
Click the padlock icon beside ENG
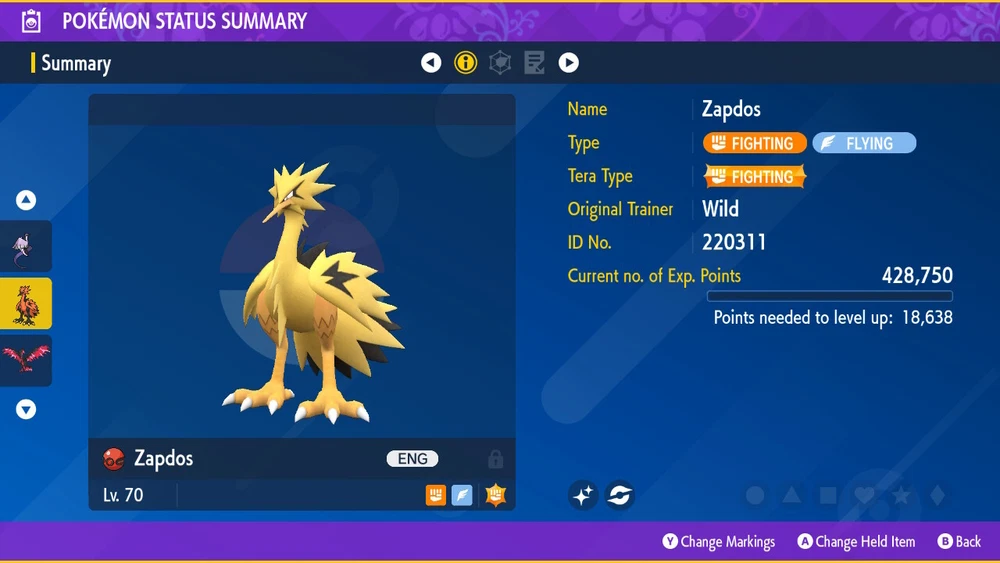(x=495, y=459)
